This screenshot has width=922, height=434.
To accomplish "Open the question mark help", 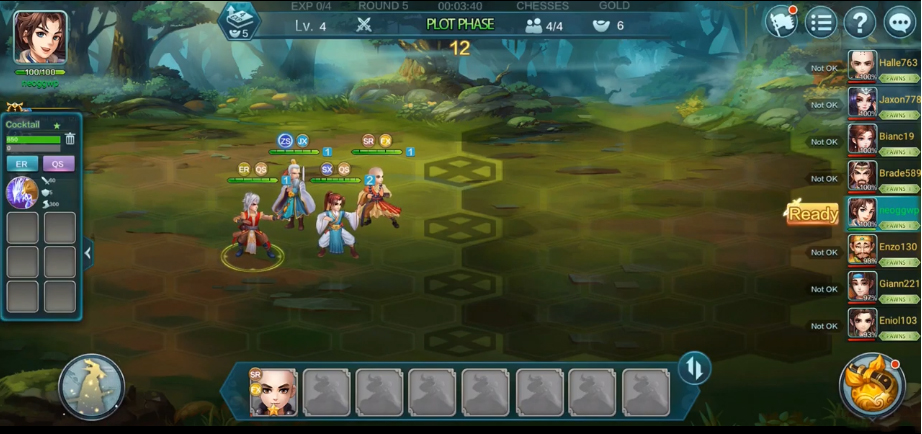I will 860,22.
